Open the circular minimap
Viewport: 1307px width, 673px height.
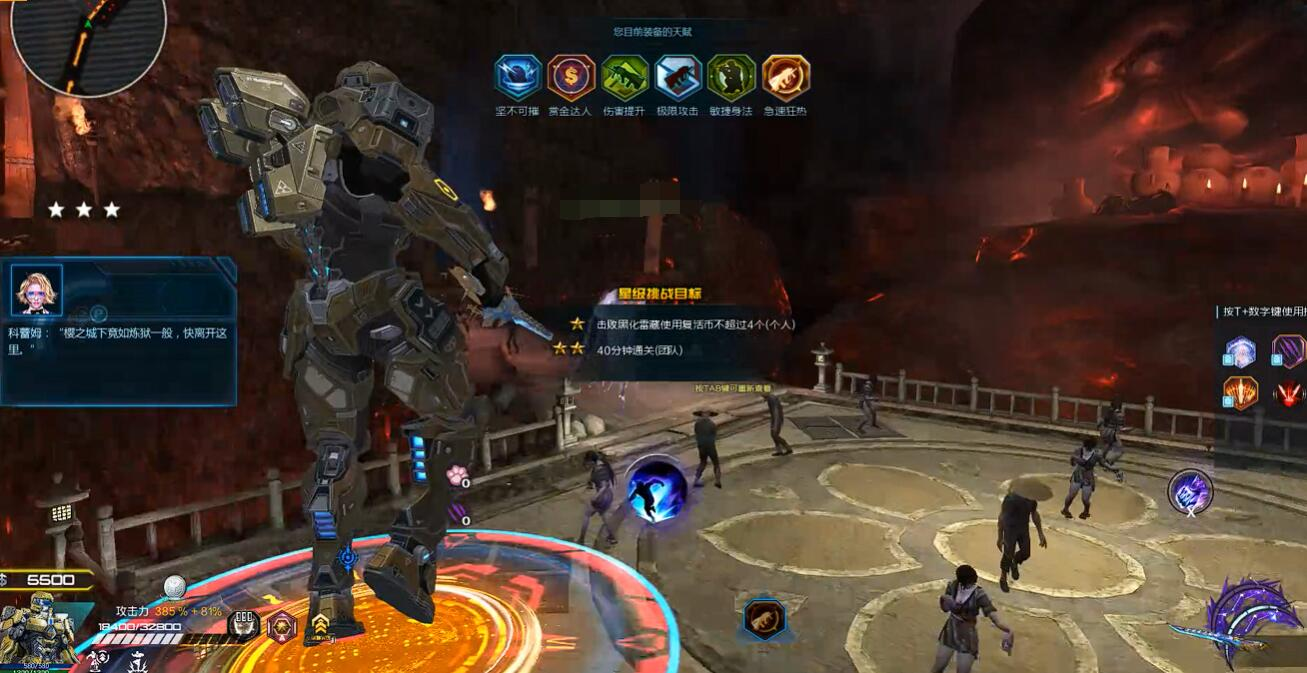click(x=88, y=40)
